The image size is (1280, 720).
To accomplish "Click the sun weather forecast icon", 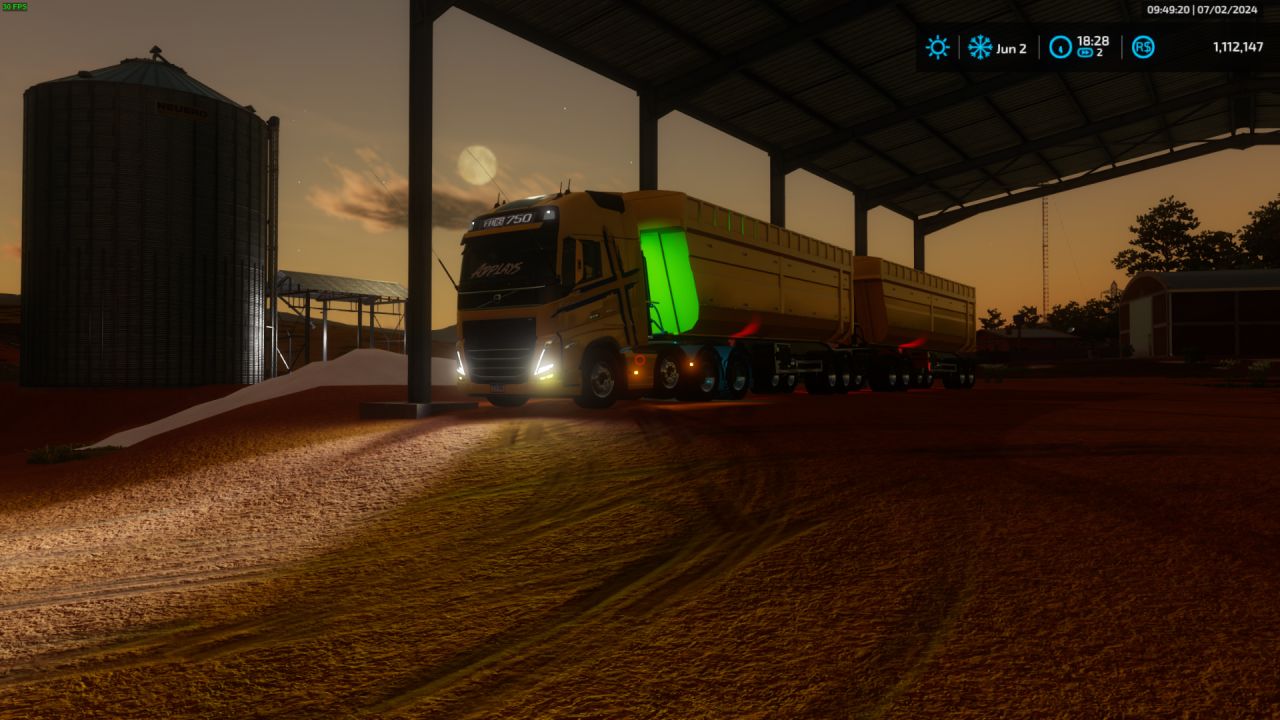I will [x=937, y=47].
